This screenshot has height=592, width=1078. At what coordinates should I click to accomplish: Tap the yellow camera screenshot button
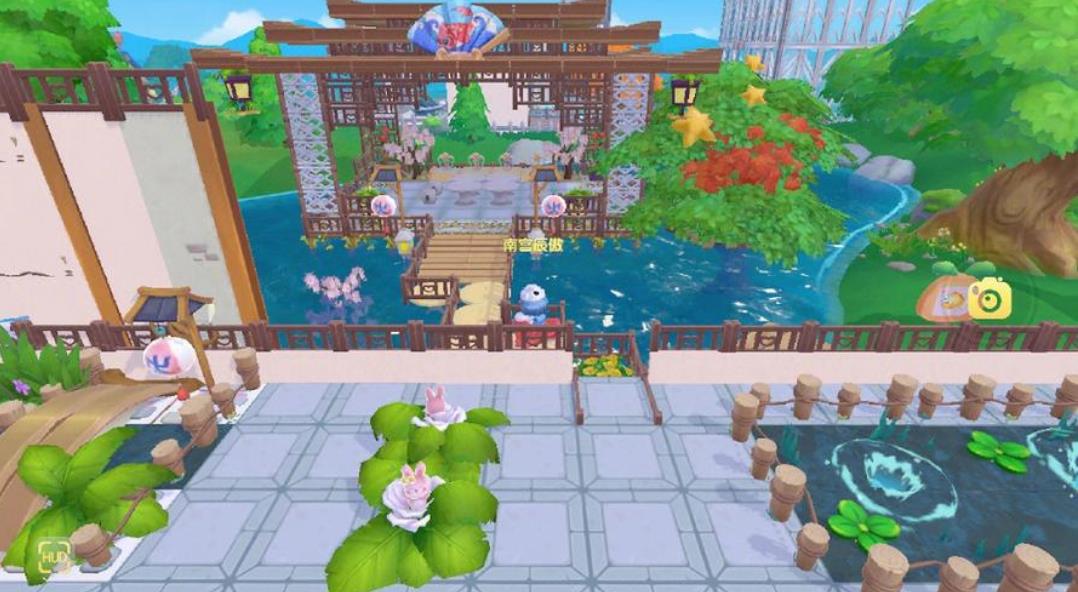coord(988,298)
